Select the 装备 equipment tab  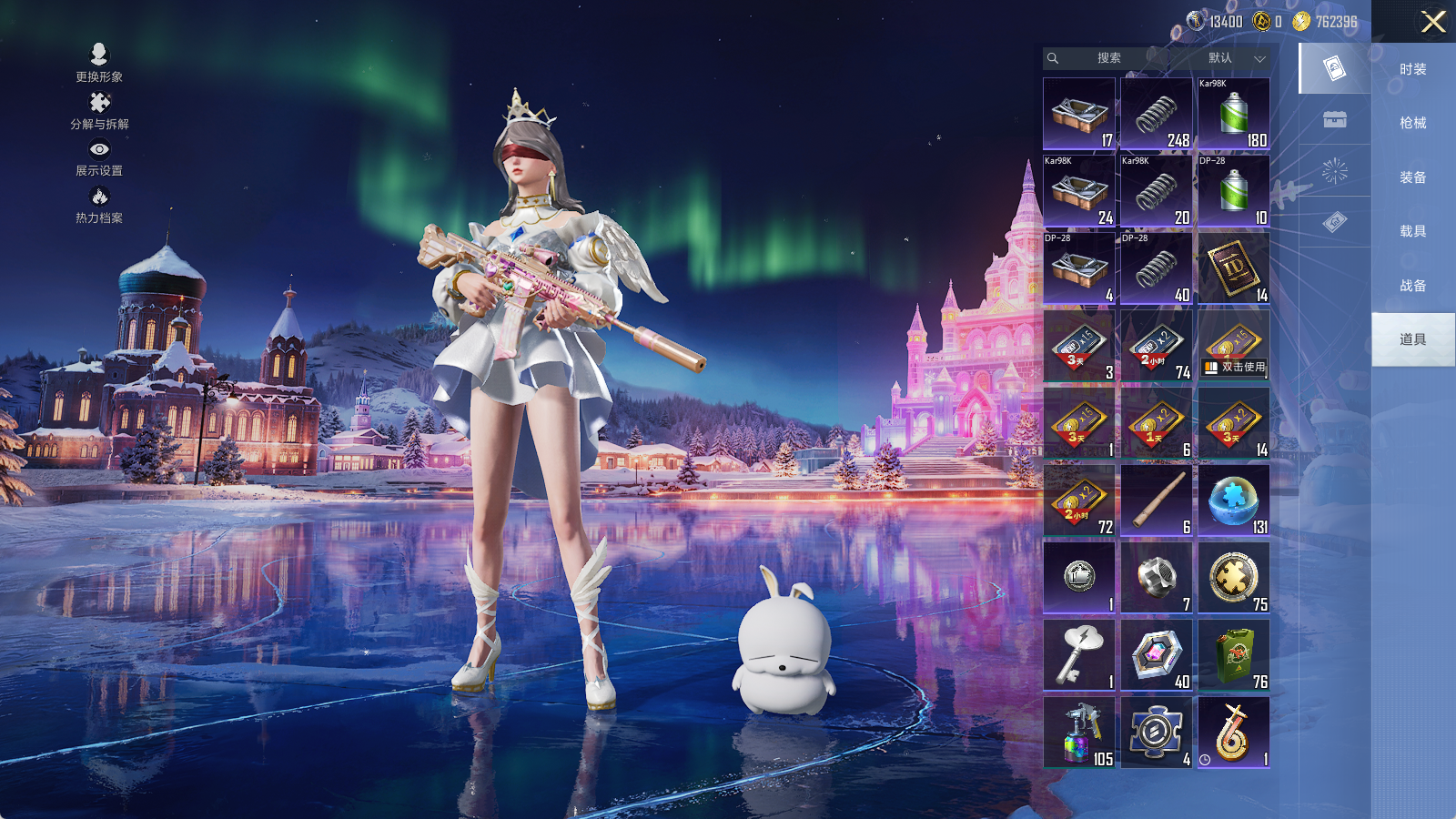click(x=1412, y=177)
